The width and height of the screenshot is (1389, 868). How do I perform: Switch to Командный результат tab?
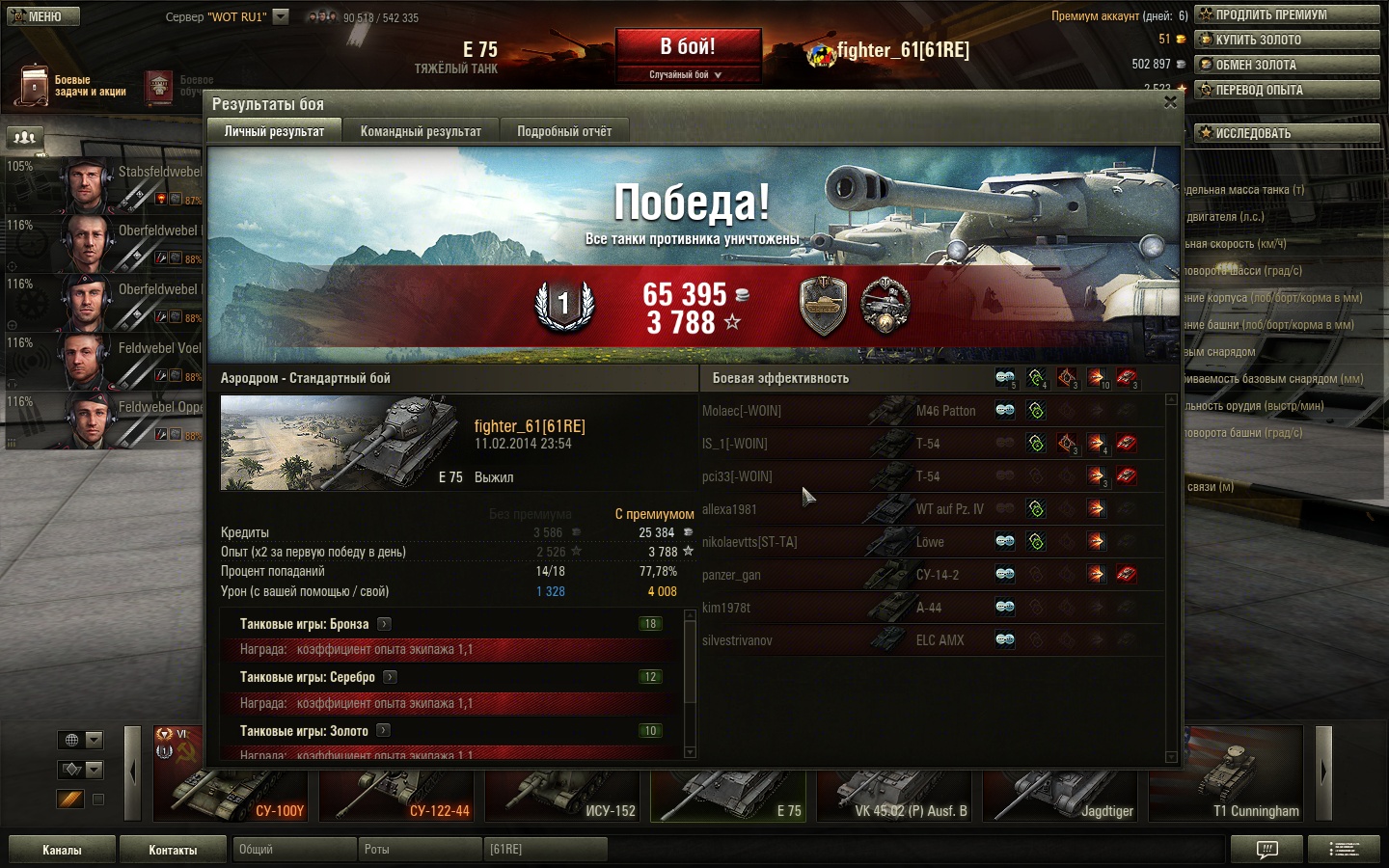421,131
